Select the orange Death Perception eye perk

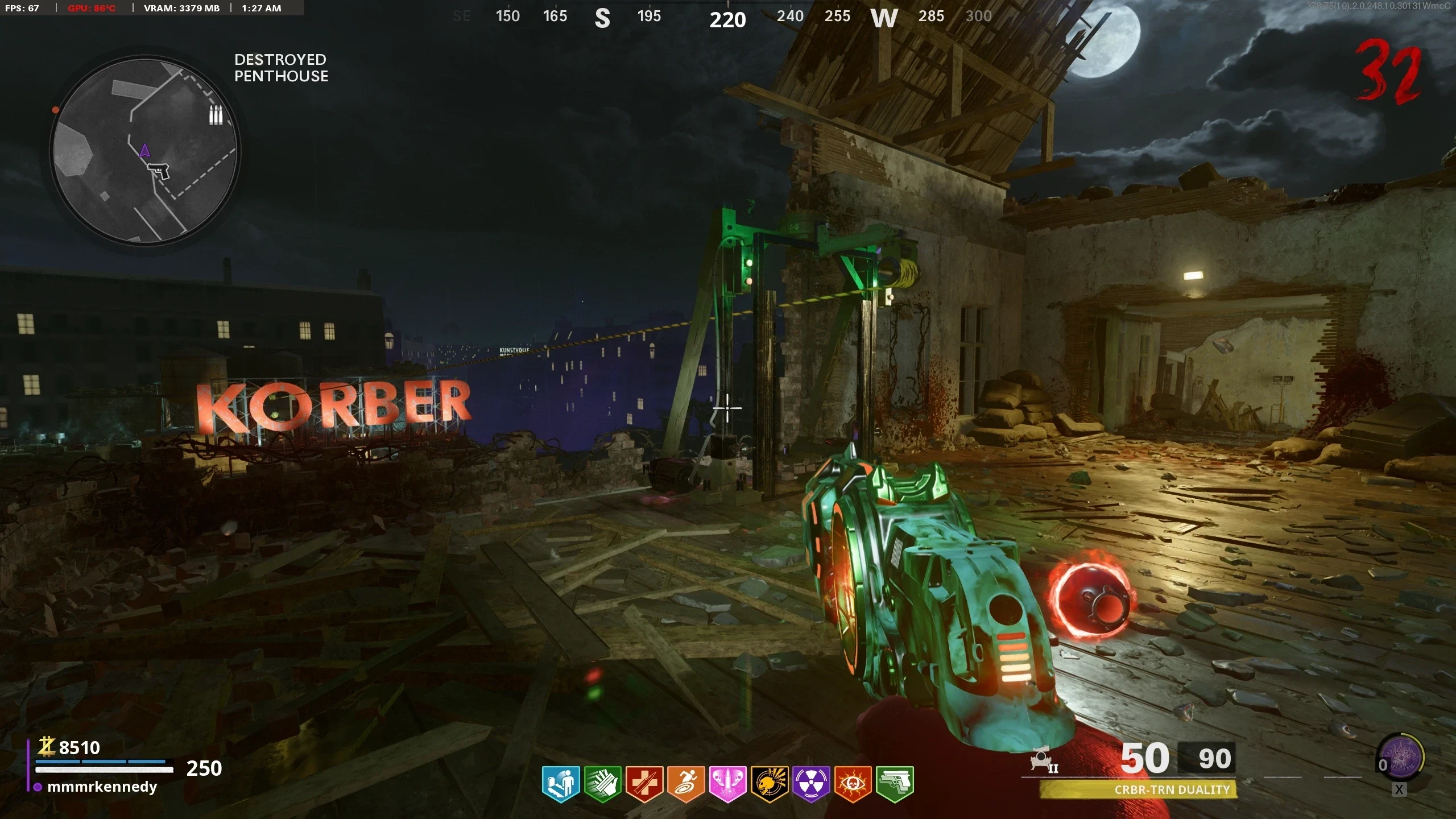pyautogui.click(x=853, y=784)
